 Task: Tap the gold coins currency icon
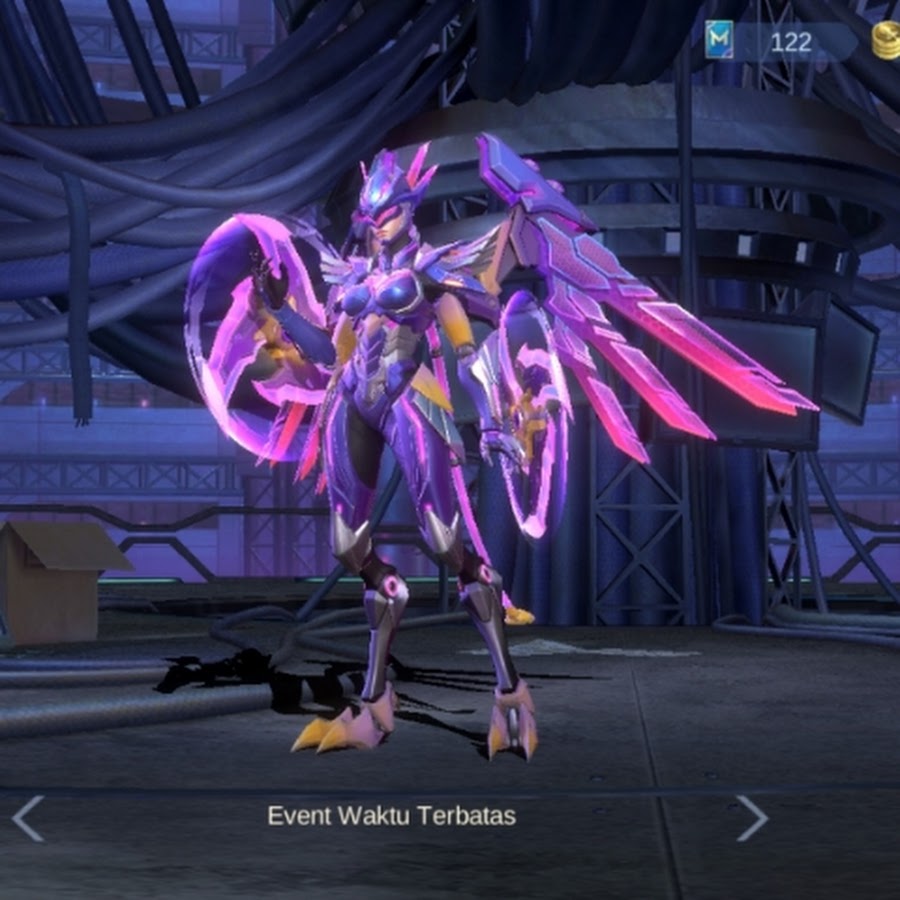click(x=885, y=41)
